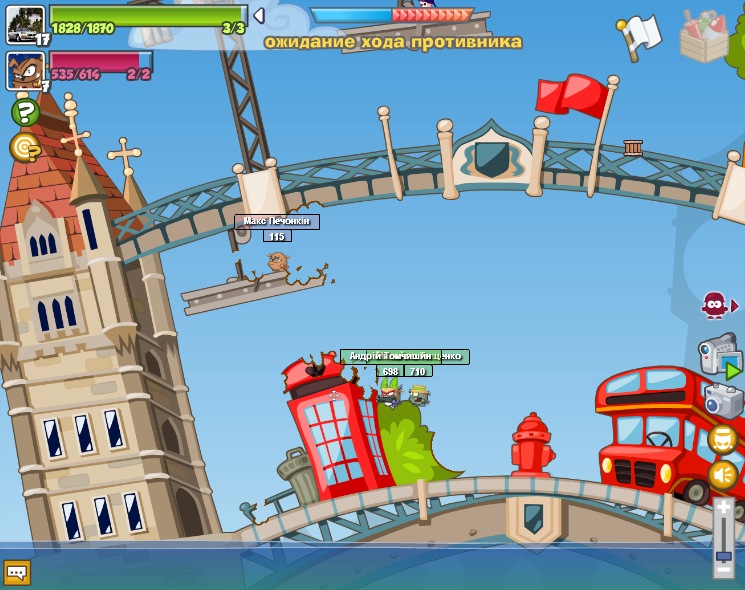
Task: Click the white surrender flag
Action: 640,35
